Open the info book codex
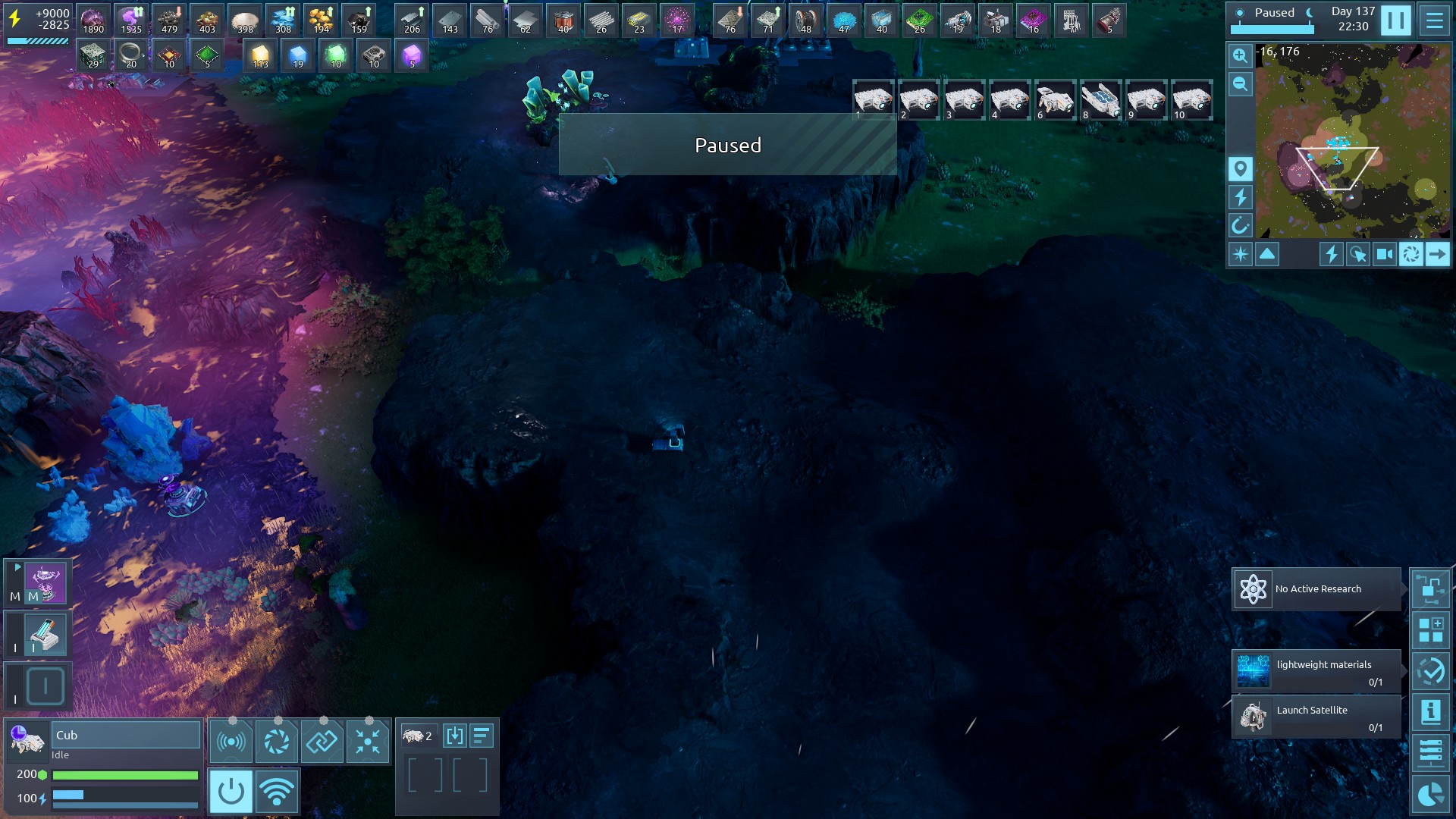The height and width of the screenshot is (819, 1456). [1430, 712]
